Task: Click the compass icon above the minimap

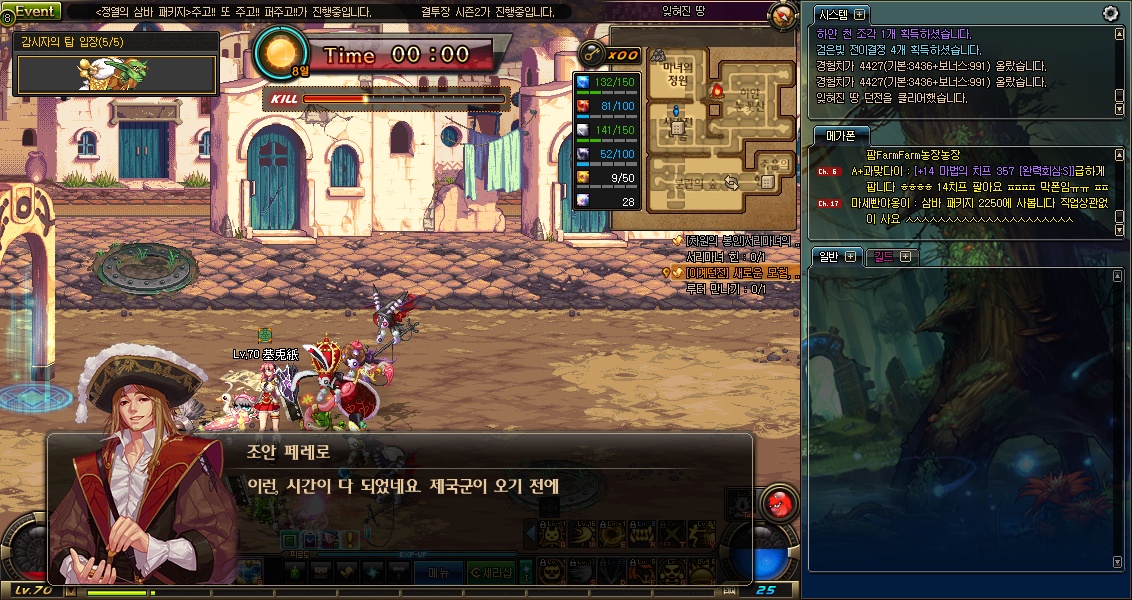Action: pyautogui.click(x=782, y=15)
